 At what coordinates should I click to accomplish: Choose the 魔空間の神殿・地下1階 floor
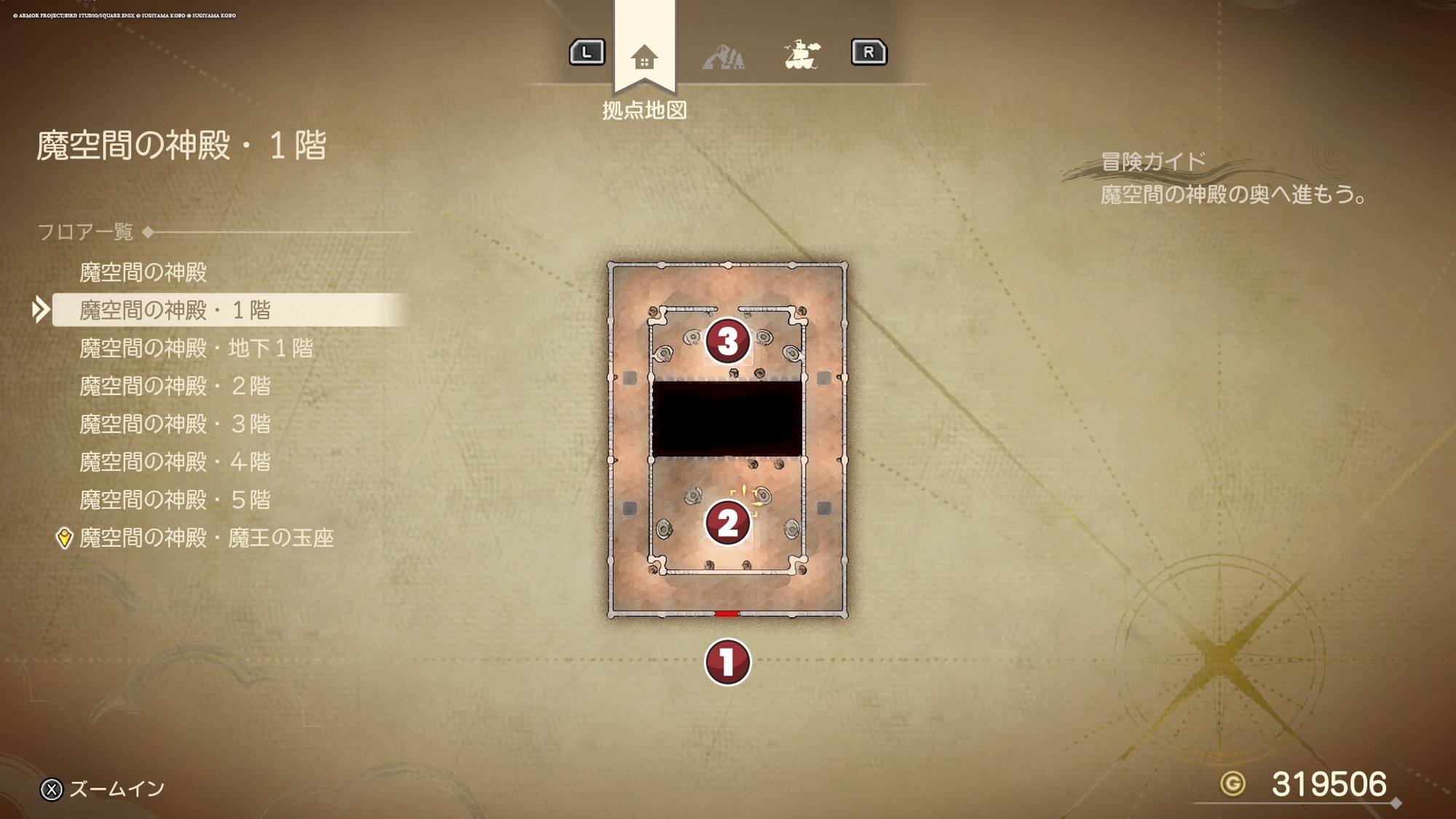point(196,348)
